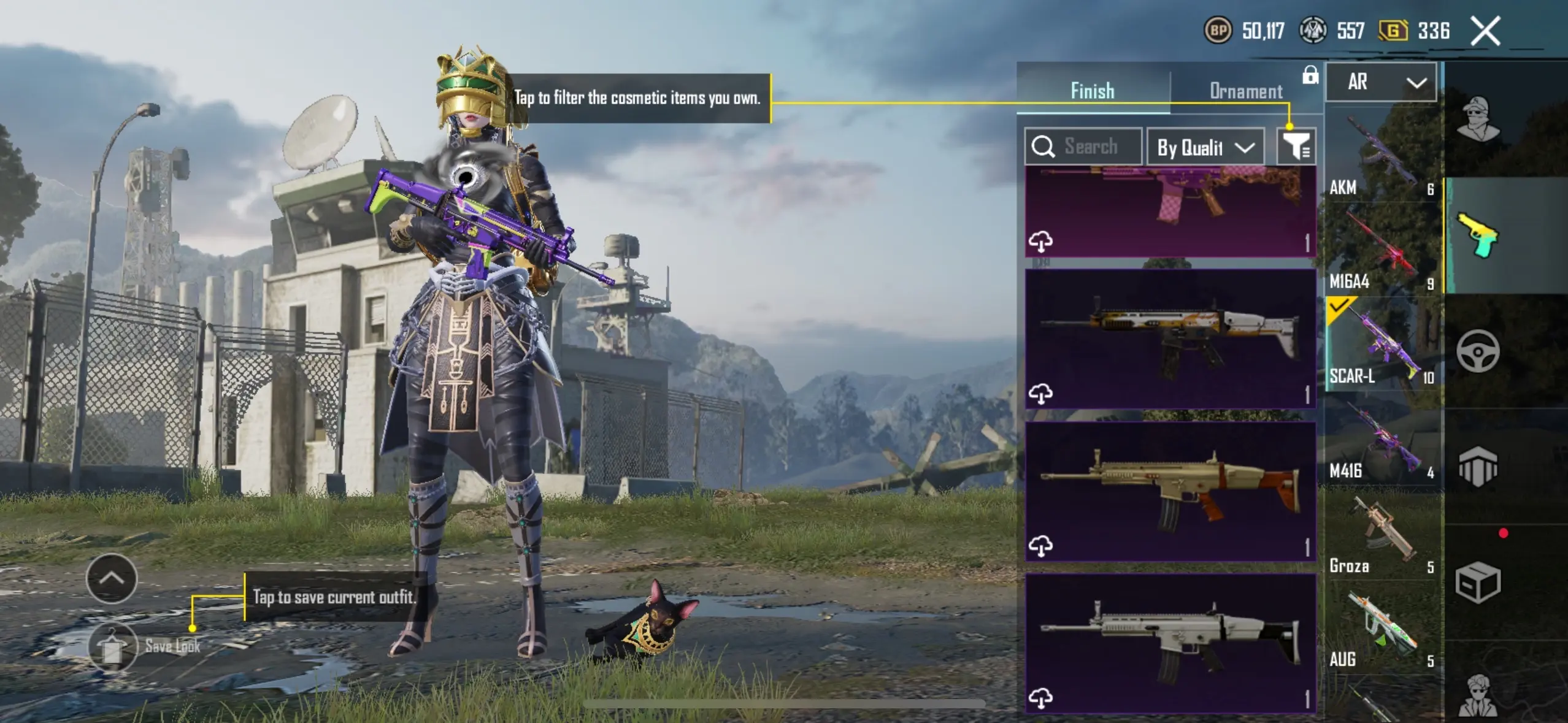This screenshot has height=723, width=1568.
Task: Toggle the owned items filter icon
Action: (1296, 147)
